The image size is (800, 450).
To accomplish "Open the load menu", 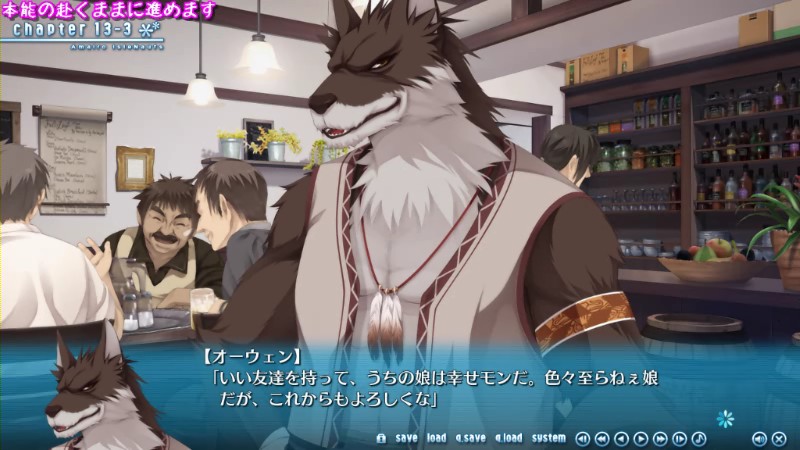I will 436,438.
